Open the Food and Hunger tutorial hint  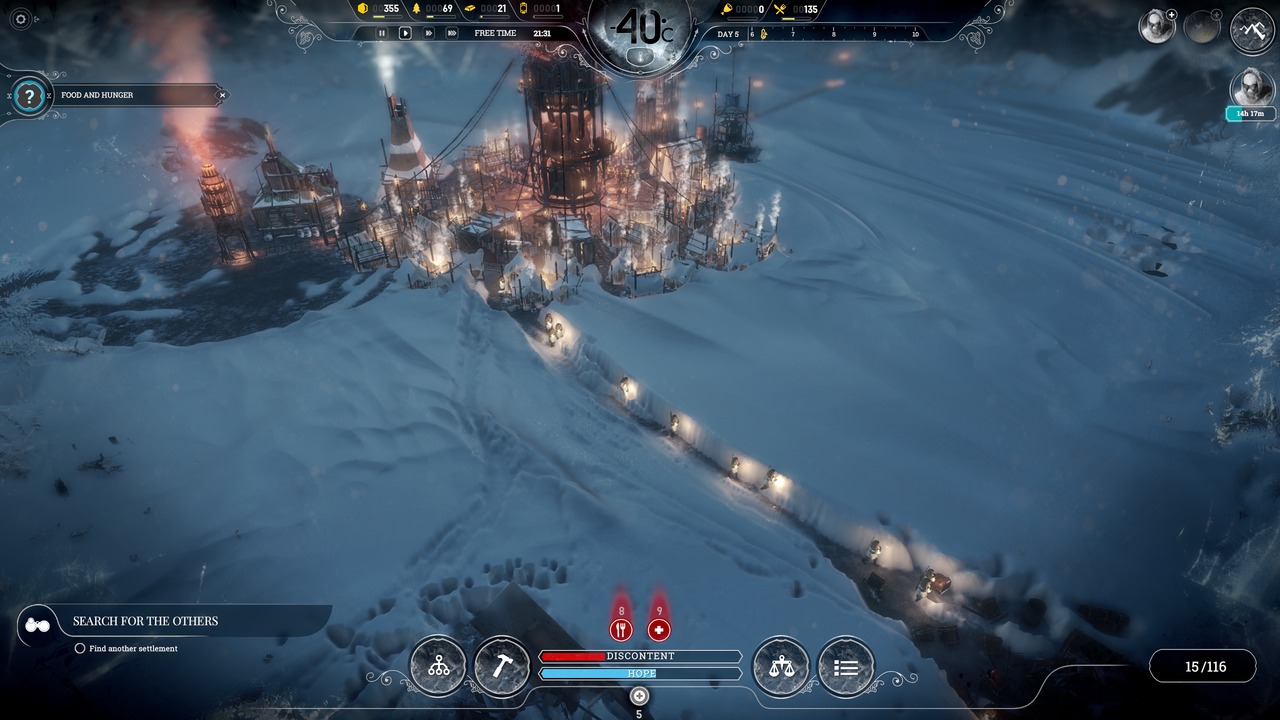[31, 96]
